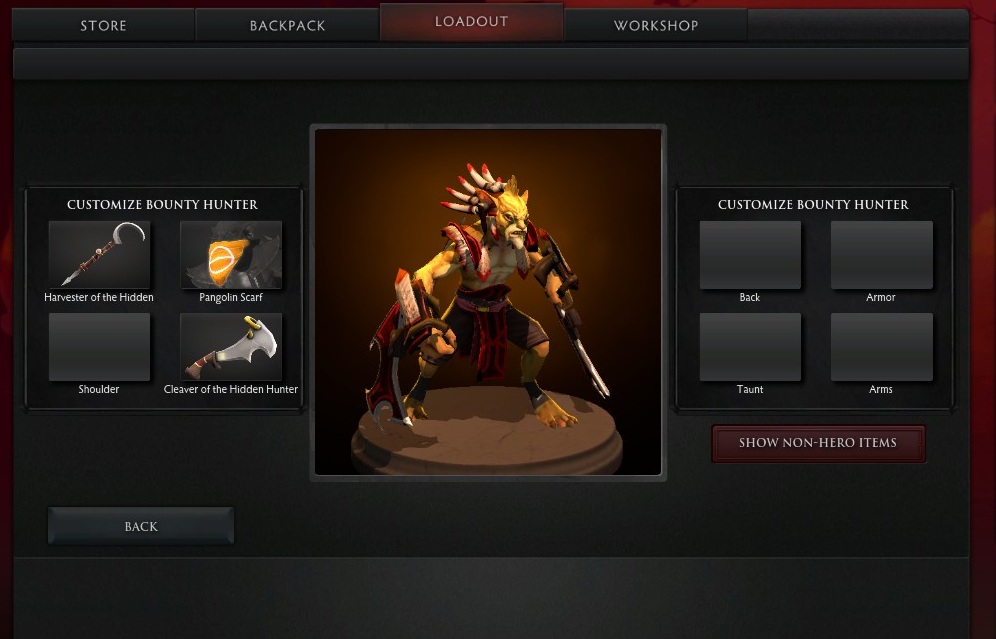Select the Harvester of the Hidden slot
Screen dimensions: 996x639
[x=99, y=255]
